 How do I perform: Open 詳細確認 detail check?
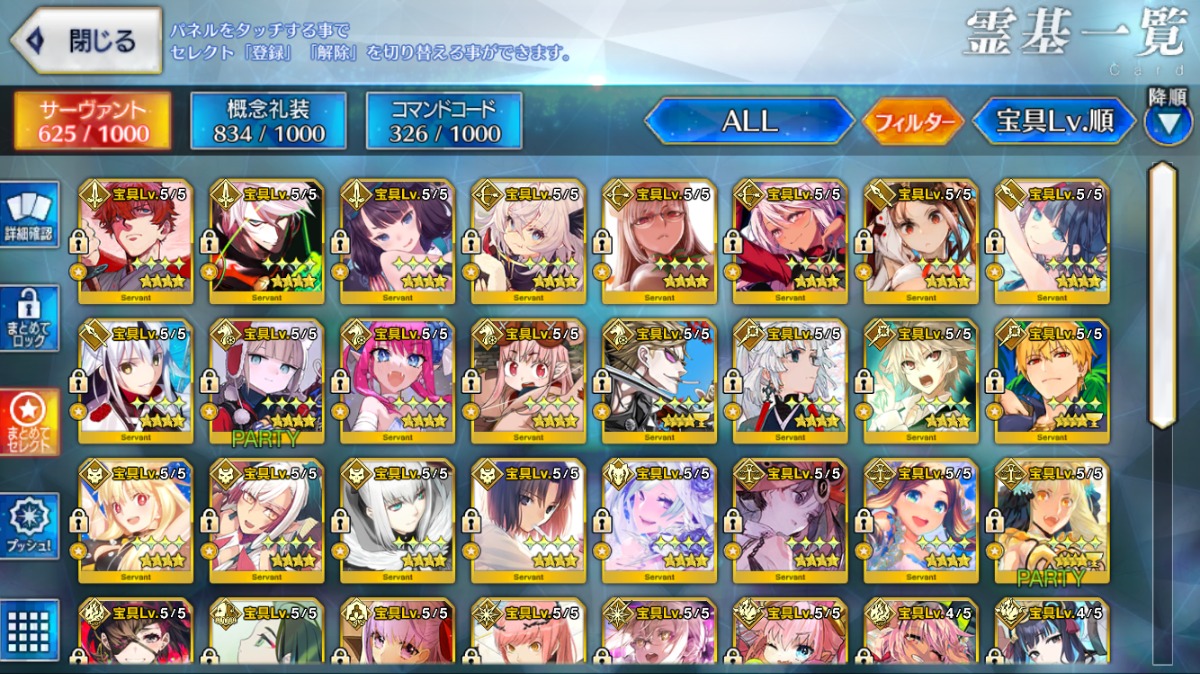coord(29,217)
